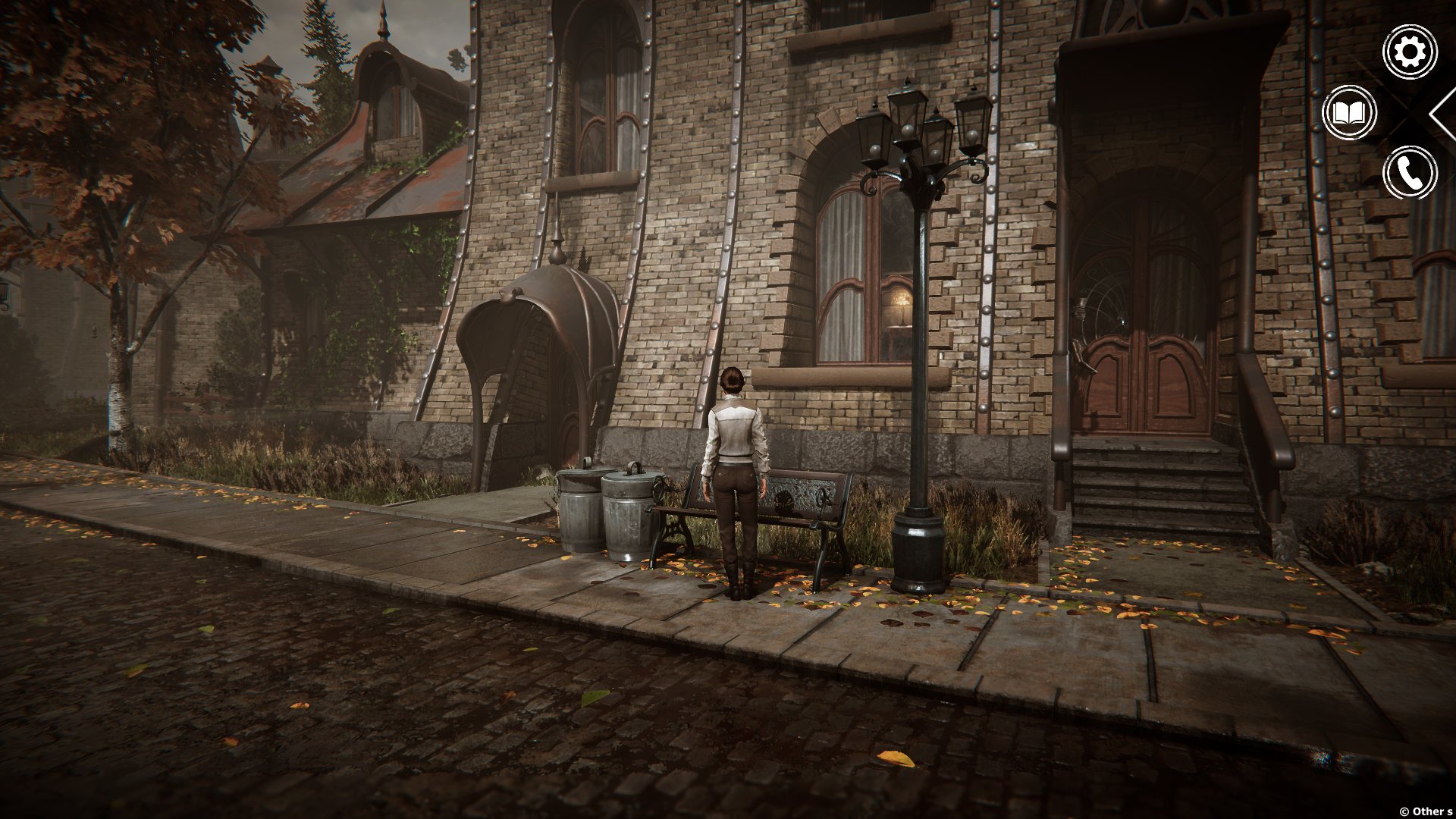Open the phone icon
This screenshot has height=819, width=1456.
(x=1410, y=173)
